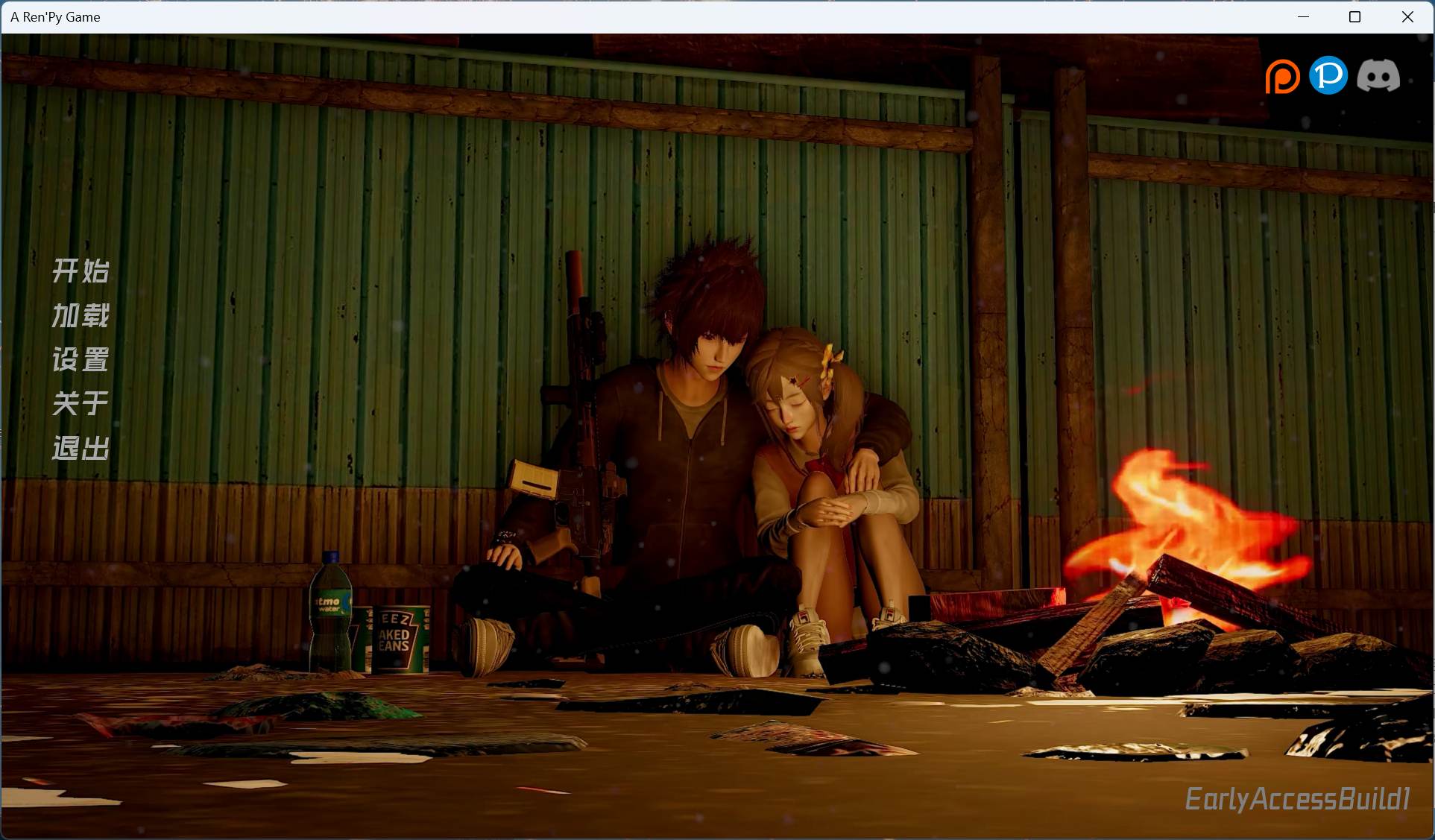
Task: Open the blue circular P social icon
Action: (x=1330, y=75)
